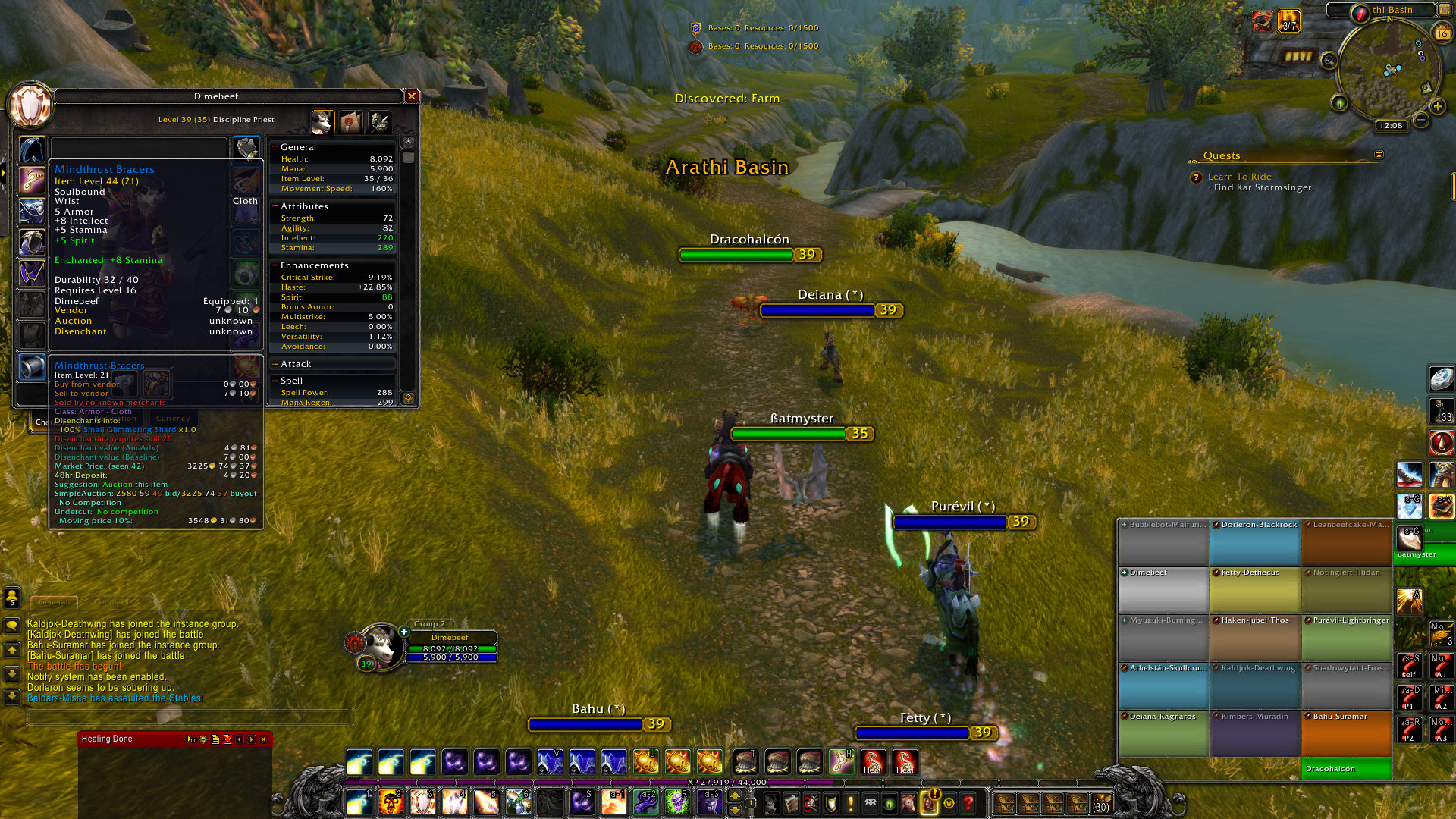Image resolution: width=1456 pixels, height=819 pixels.
Task: Zoom out on the minimap
Action: pos(1421,120)
